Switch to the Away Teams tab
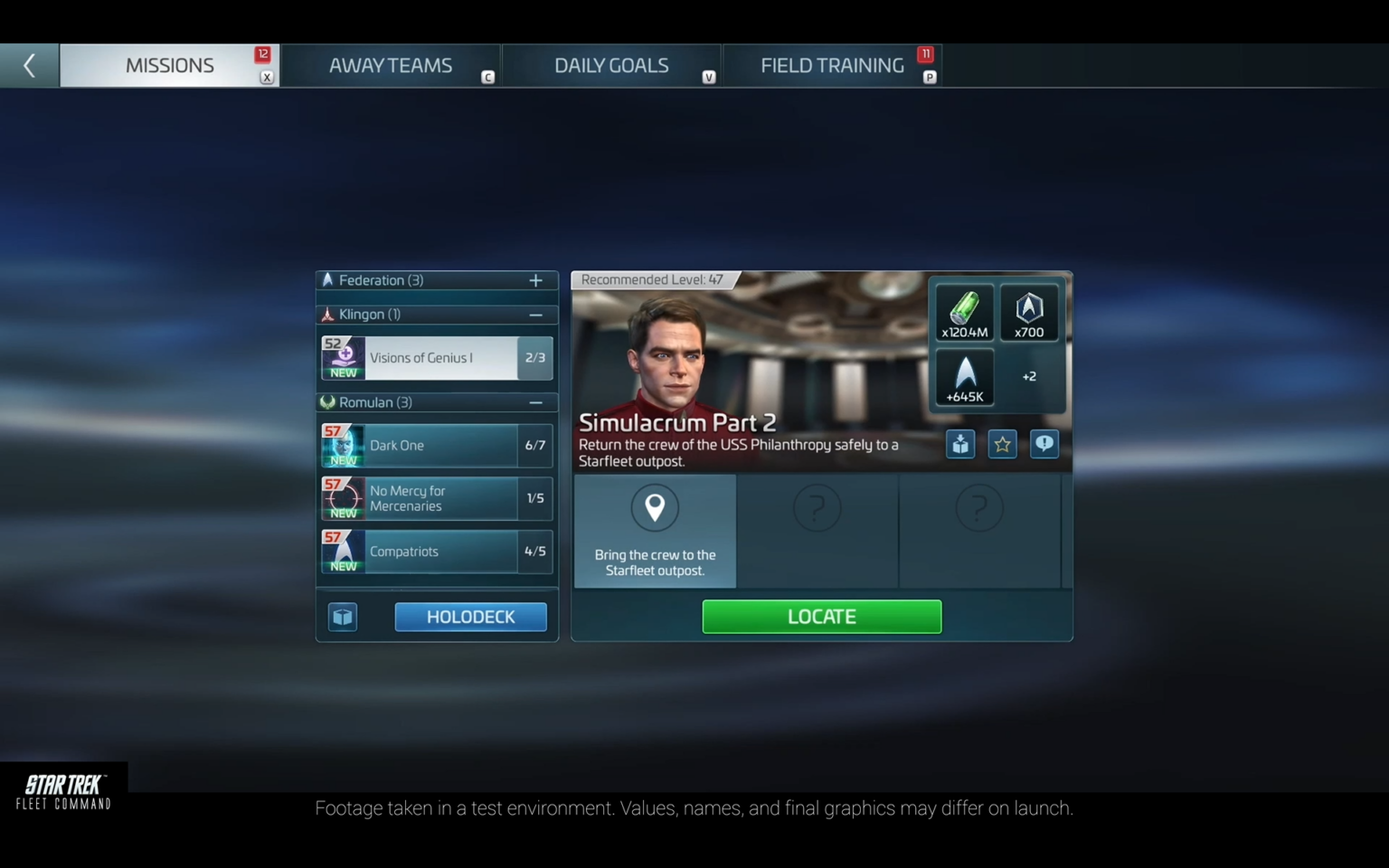1389x868 pixels. click(x=390, y=65)
